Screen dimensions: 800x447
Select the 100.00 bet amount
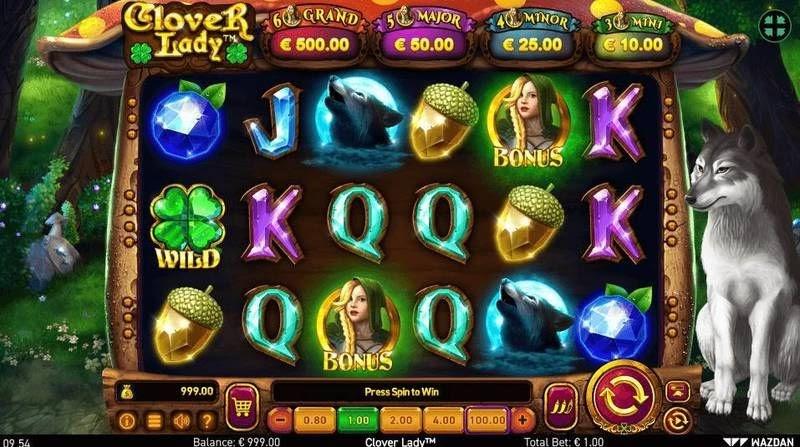point(486,420)
